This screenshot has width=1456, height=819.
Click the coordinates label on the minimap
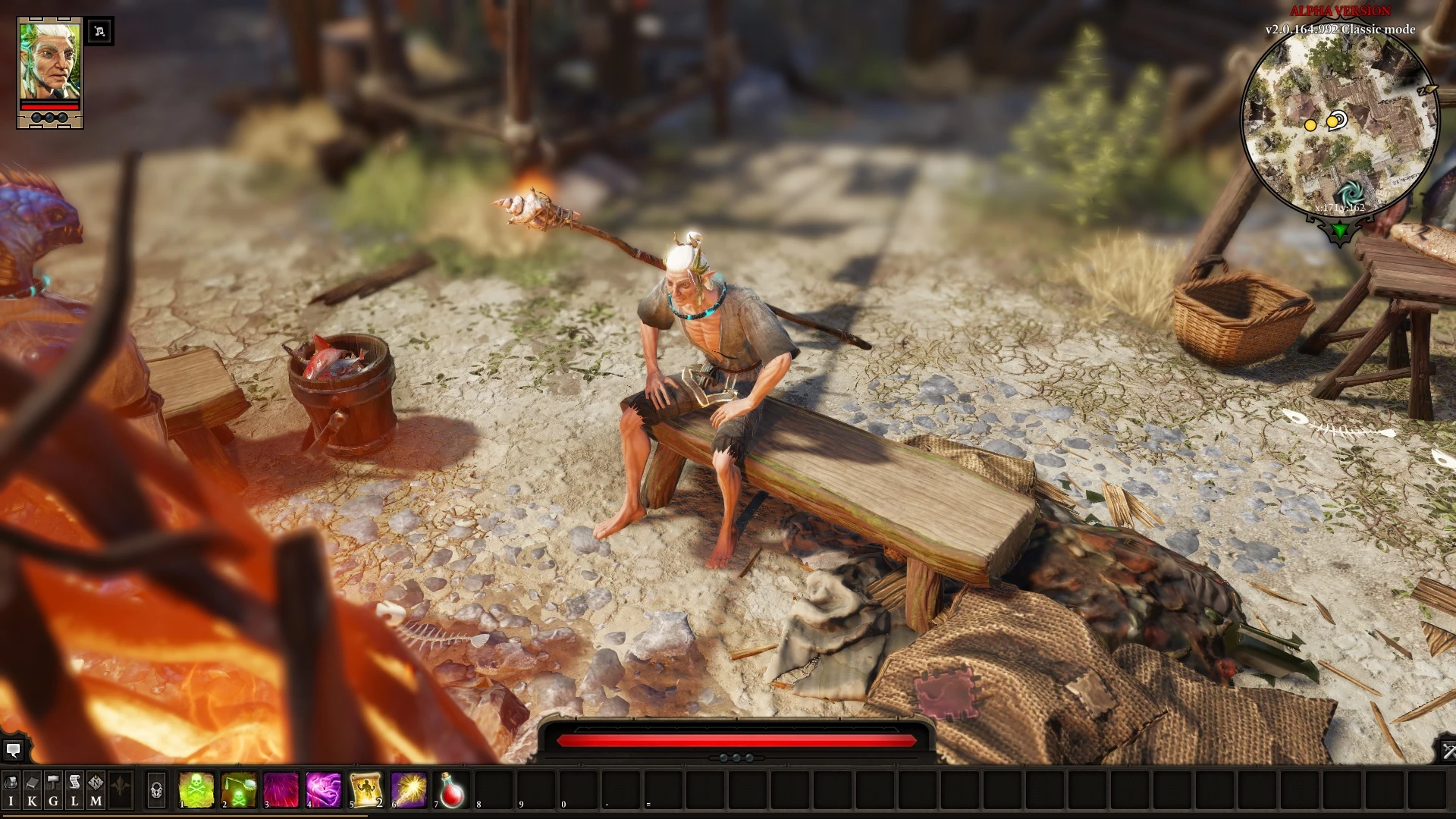pos(1341,207)
